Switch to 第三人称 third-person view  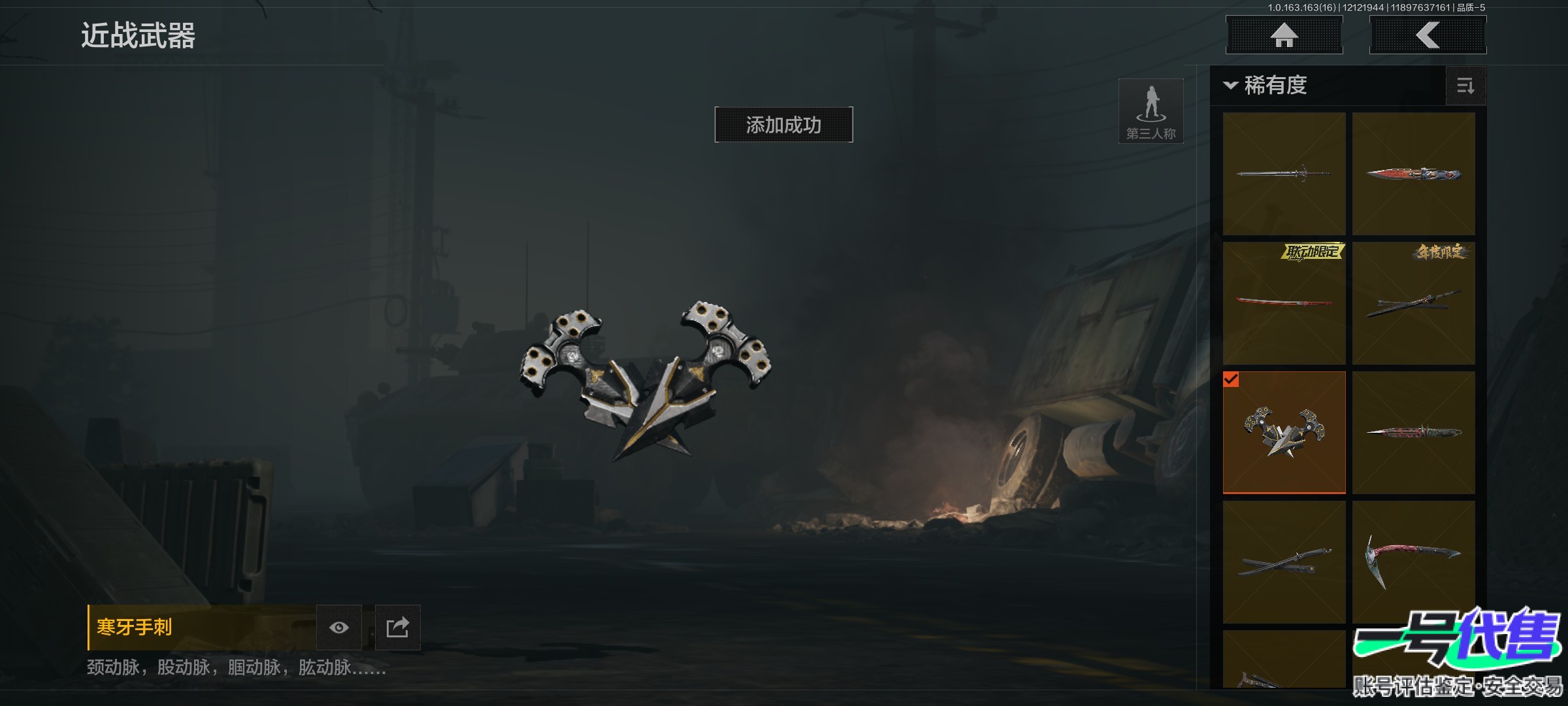1151,111
